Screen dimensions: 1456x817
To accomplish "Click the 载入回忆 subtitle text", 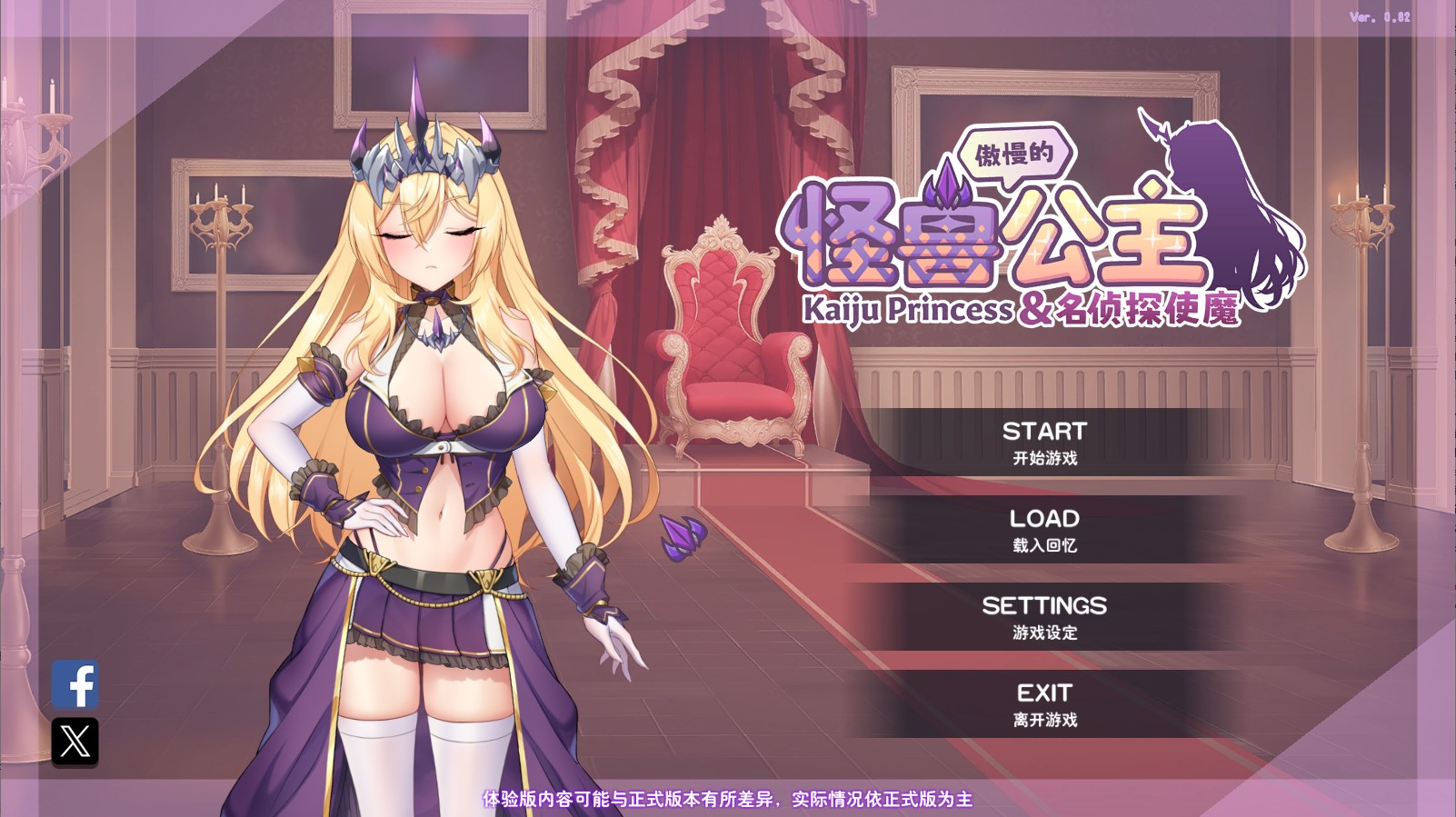I will [1045, 545].
